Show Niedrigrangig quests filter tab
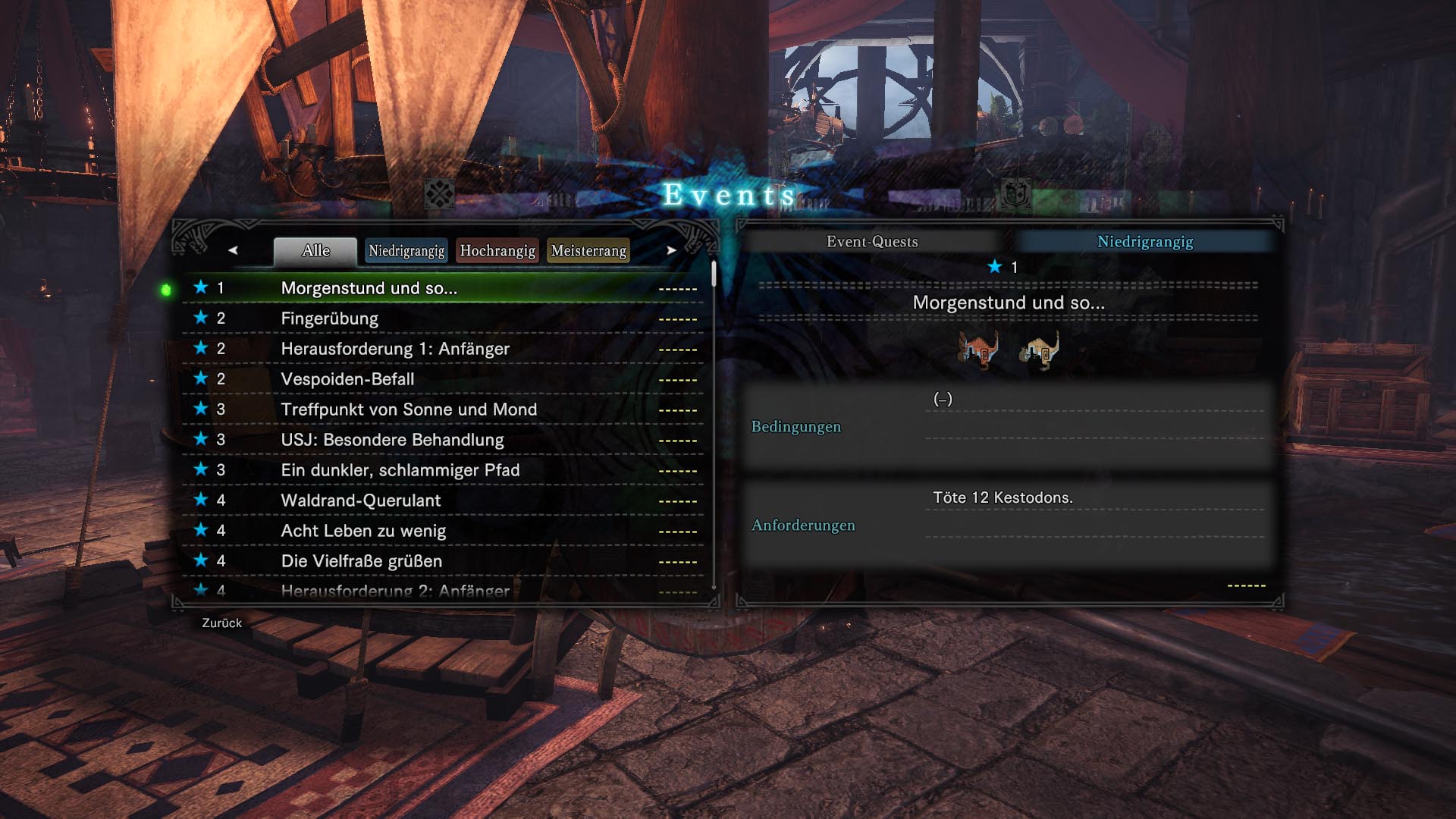This screenshot has height=819, width=1456. click(406, 251)
